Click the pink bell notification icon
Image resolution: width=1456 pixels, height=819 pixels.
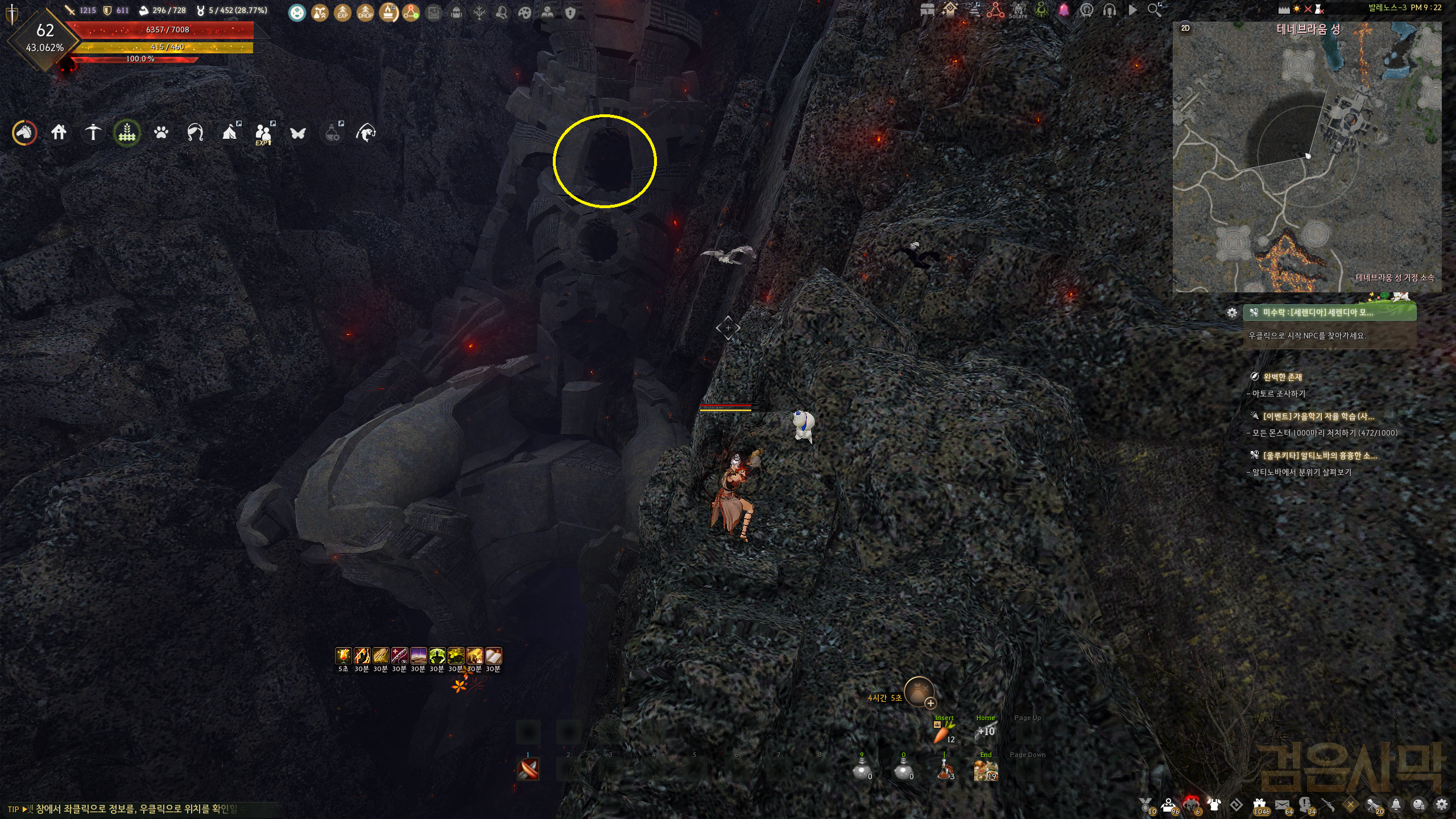click(1064, 10)
